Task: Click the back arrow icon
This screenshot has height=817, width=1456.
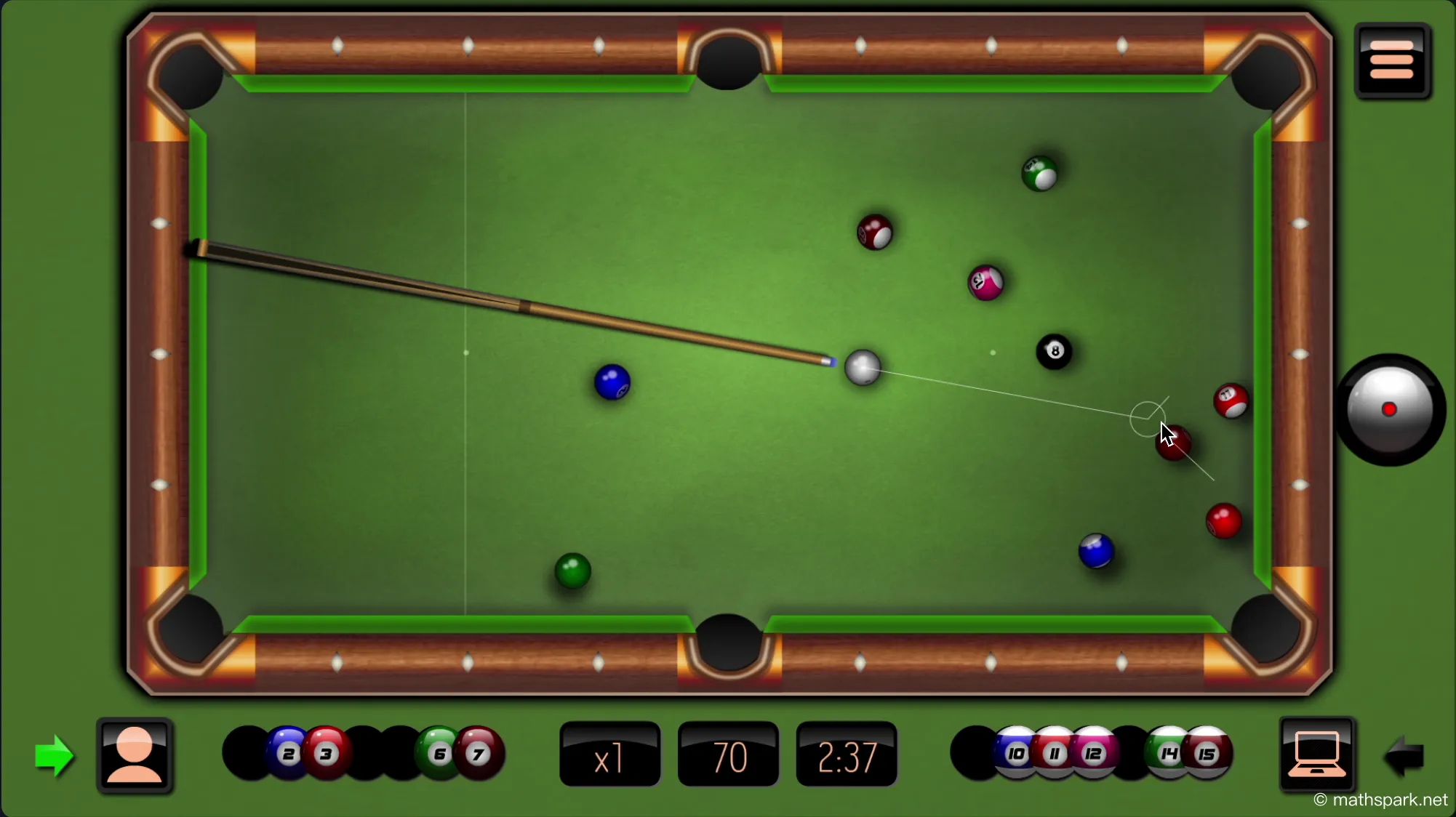Action: pos(1404,756)
